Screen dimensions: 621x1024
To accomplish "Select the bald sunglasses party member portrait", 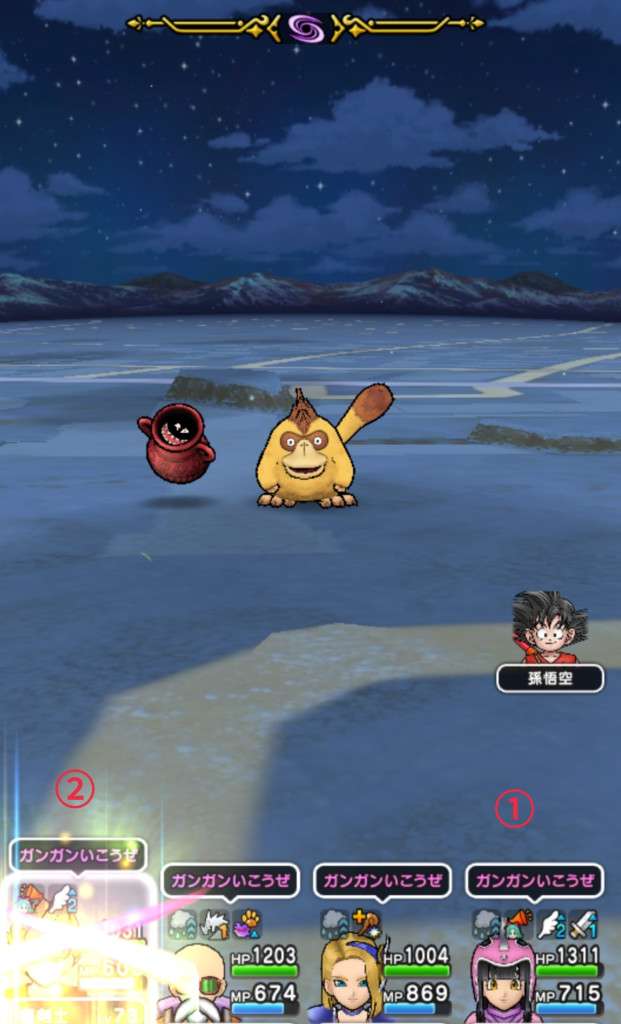I will click(198, 982).
